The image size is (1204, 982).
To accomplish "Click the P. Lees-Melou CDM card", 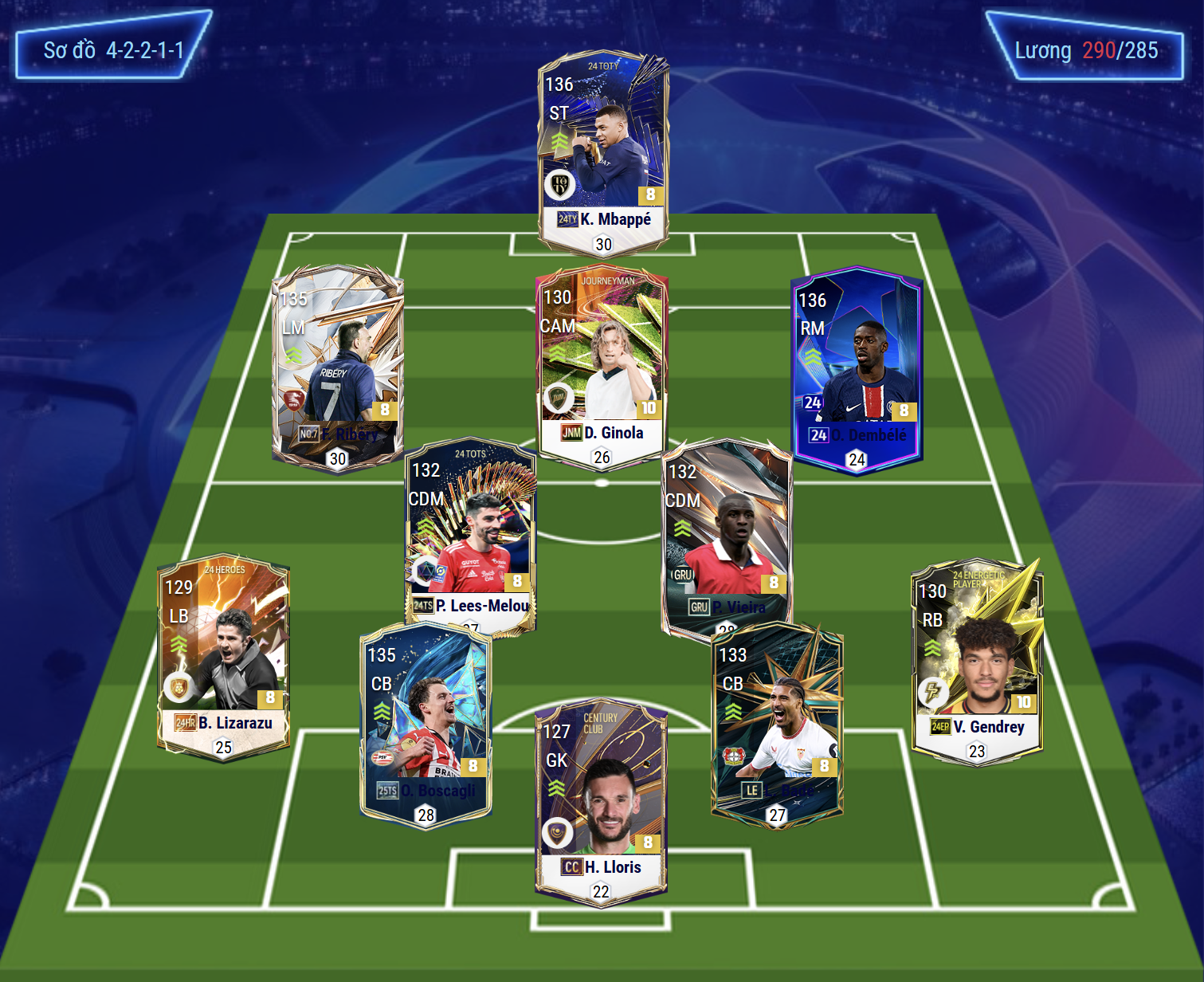I will tap(470, 534).
